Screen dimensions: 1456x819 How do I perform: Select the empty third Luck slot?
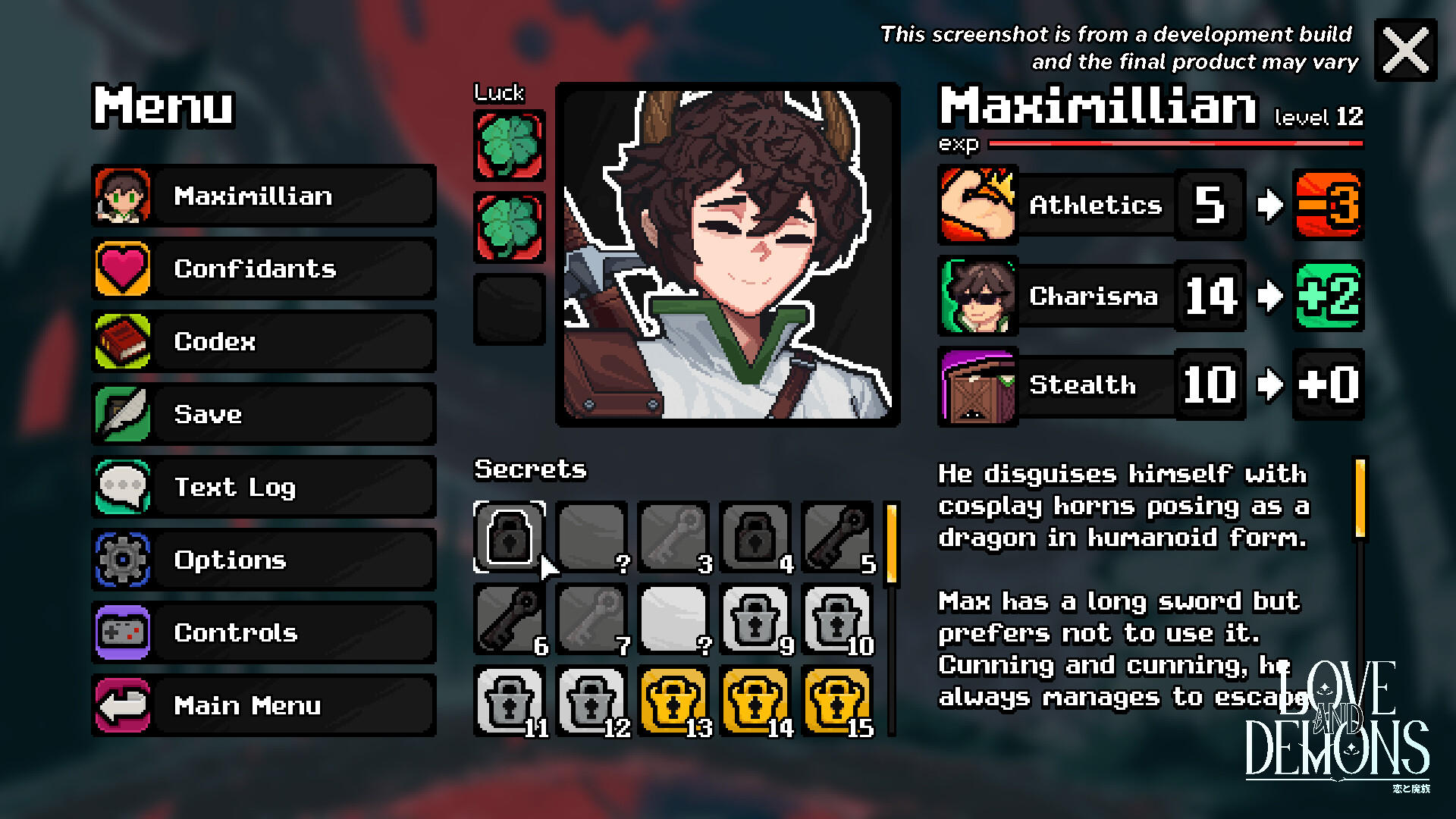pos(508,306)
